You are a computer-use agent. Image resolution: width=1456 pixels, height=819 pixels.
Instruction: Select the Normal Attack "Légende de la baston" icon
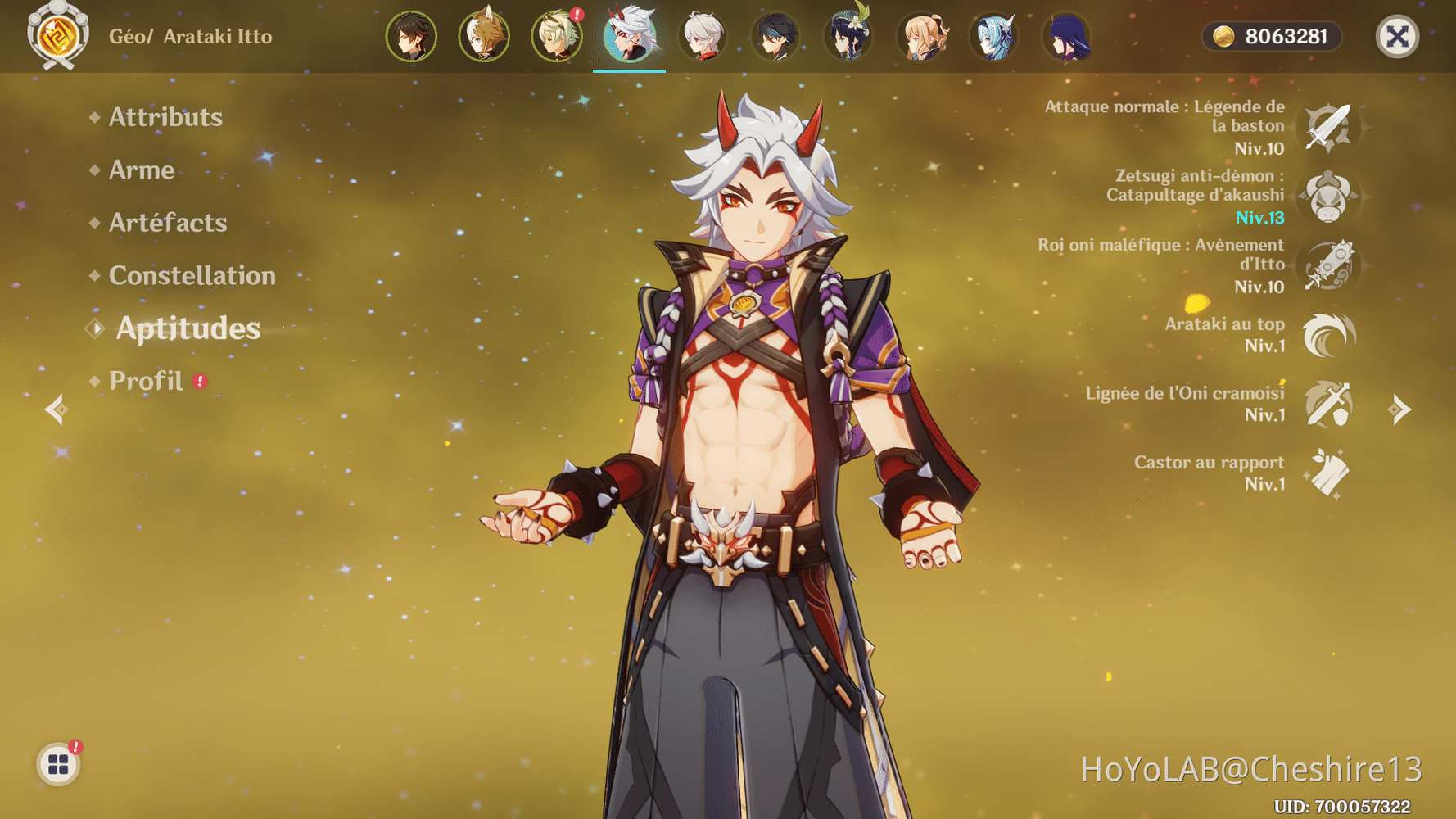[x=1330, y=127]
